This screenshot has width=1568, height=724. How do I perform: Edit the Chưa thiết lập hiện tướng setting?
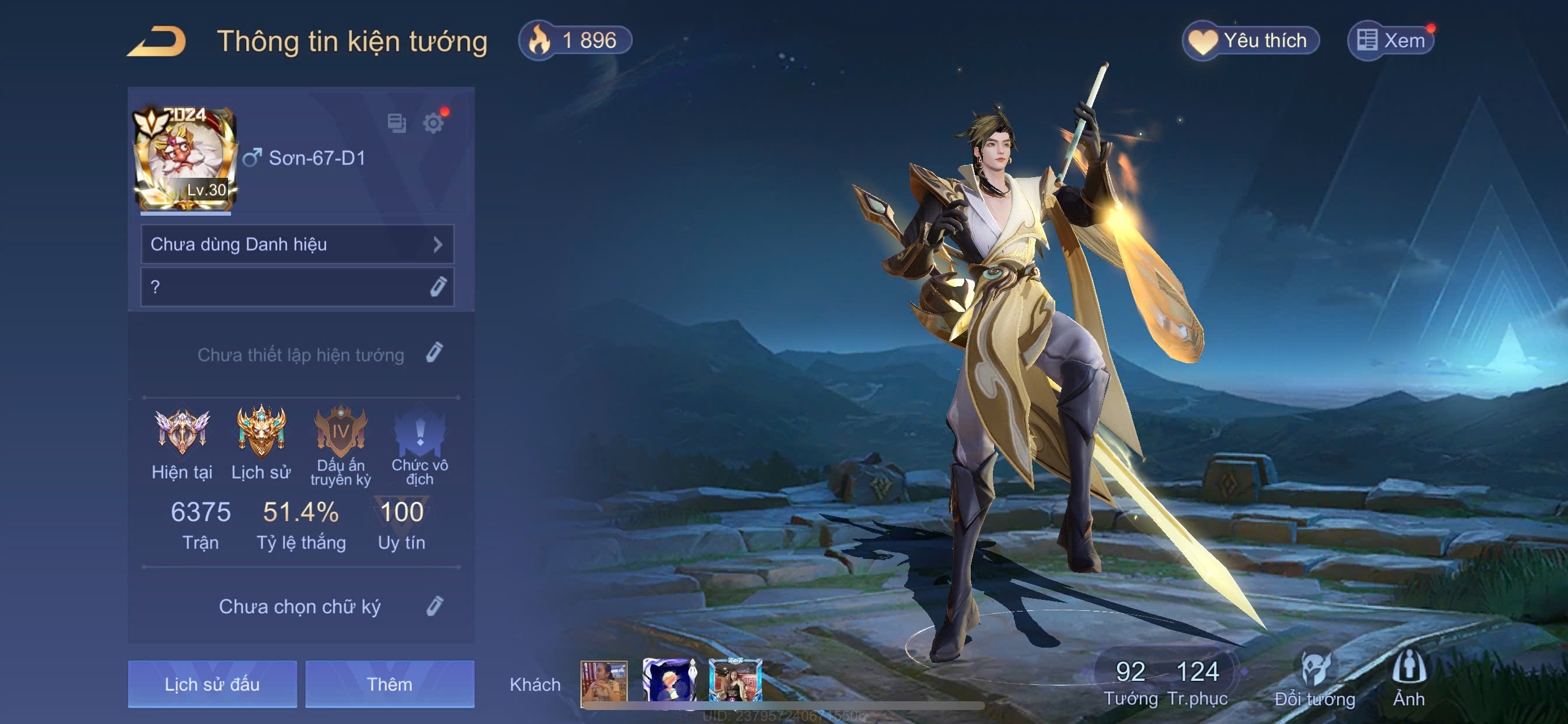point(434,353)
